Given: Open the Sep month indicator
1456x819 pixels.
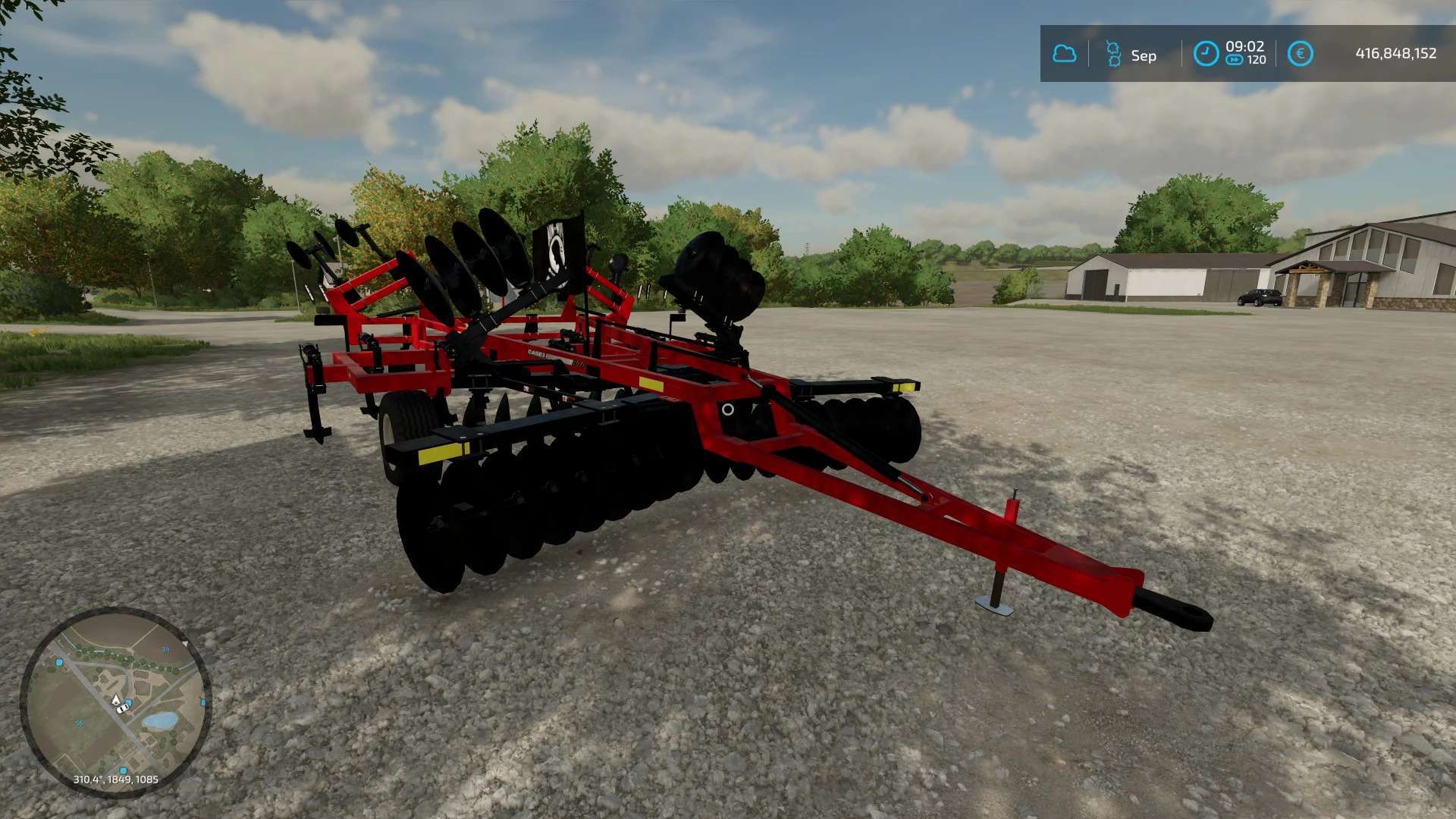Looking at the screenshot, I should point(1144,55).
